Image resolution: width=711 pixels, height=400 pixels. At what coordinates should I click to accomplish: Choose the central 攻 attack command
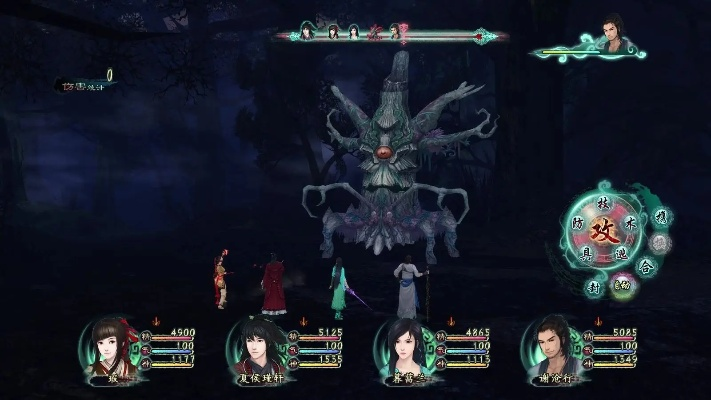pyautogui.click(x=602, y=231)
